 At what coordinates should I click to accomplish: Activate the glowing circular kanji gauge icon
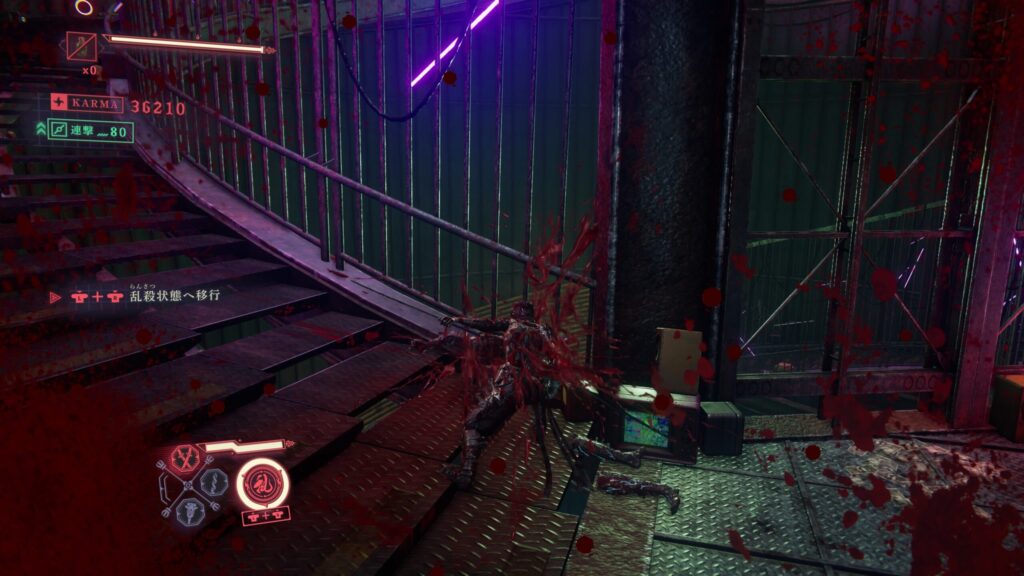tap(263, 484)
